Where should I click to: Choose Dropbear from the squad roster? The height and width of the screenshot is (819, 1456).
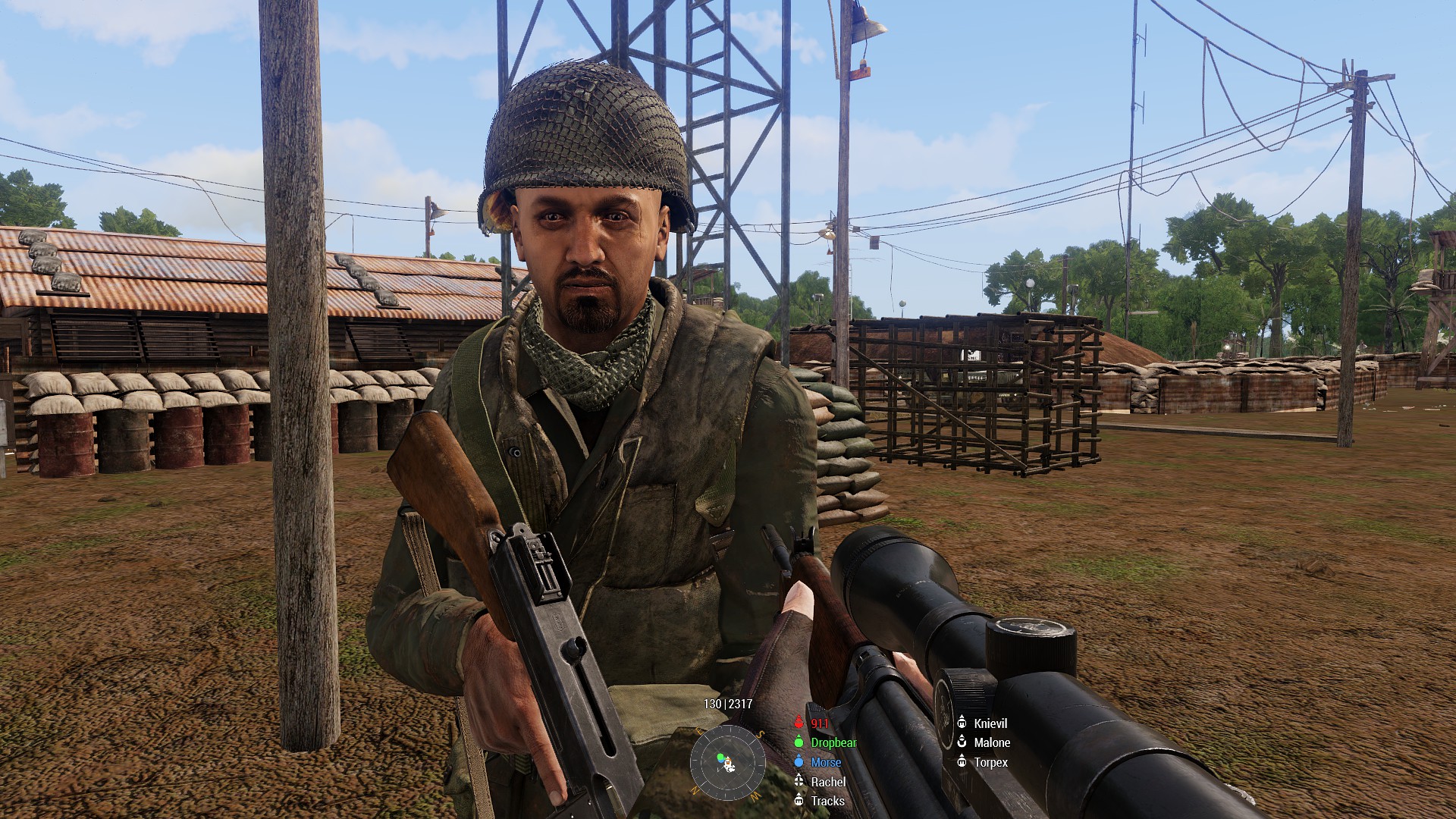tap(833, 742)
